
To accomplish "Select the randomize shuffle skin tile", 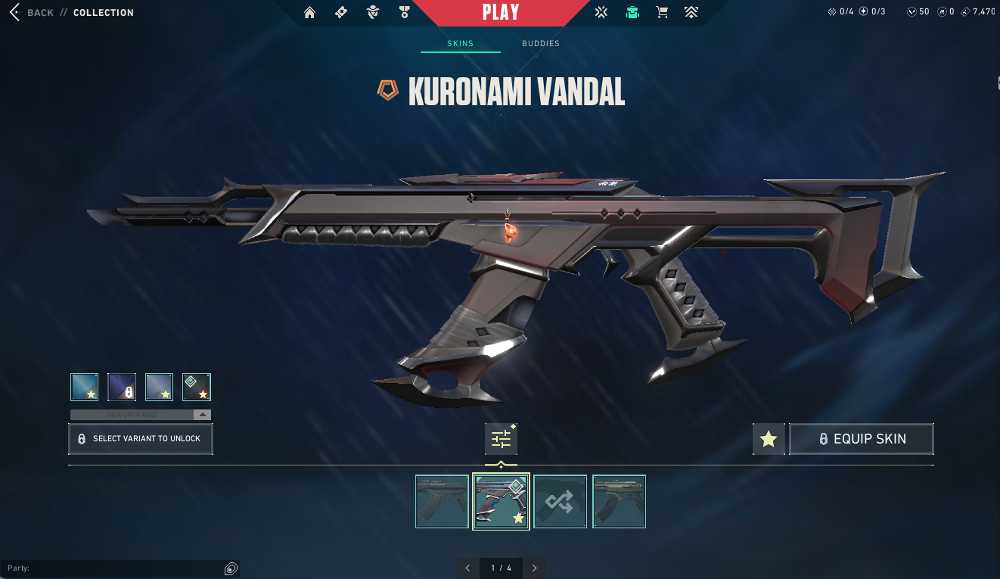I will click(560, 501).
